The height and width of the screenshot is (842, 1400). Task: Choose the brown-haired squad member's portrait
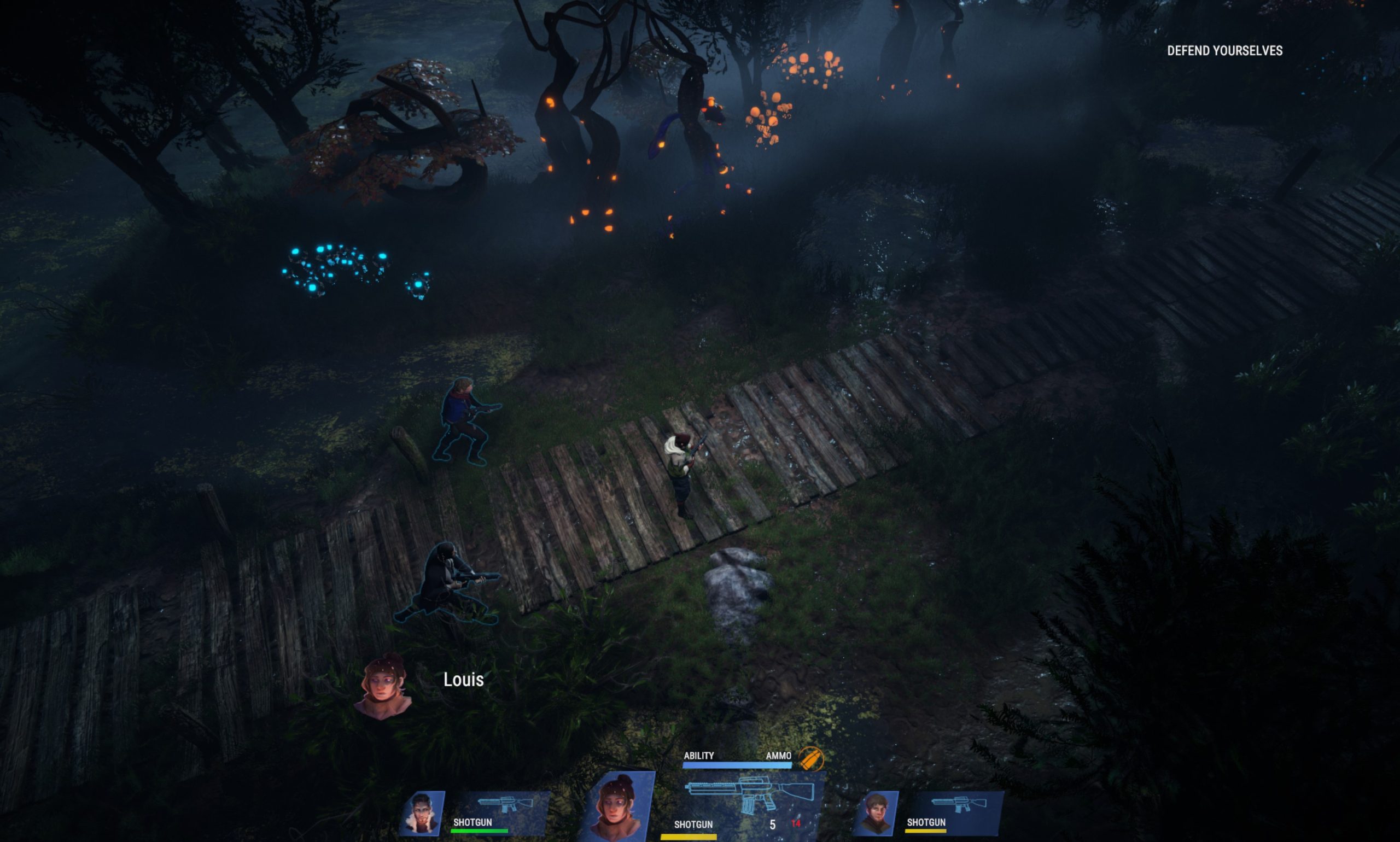point(876,812)
